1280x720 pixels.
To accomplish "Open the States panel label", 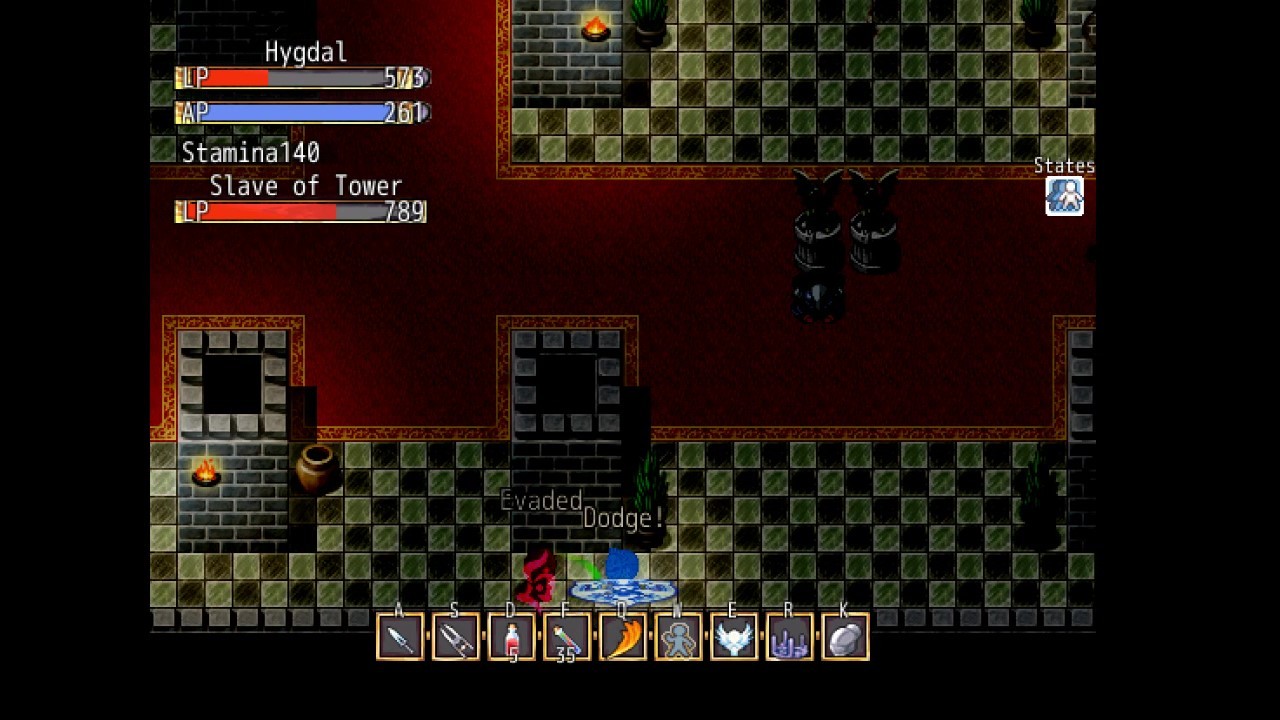I will (1064, 165).
